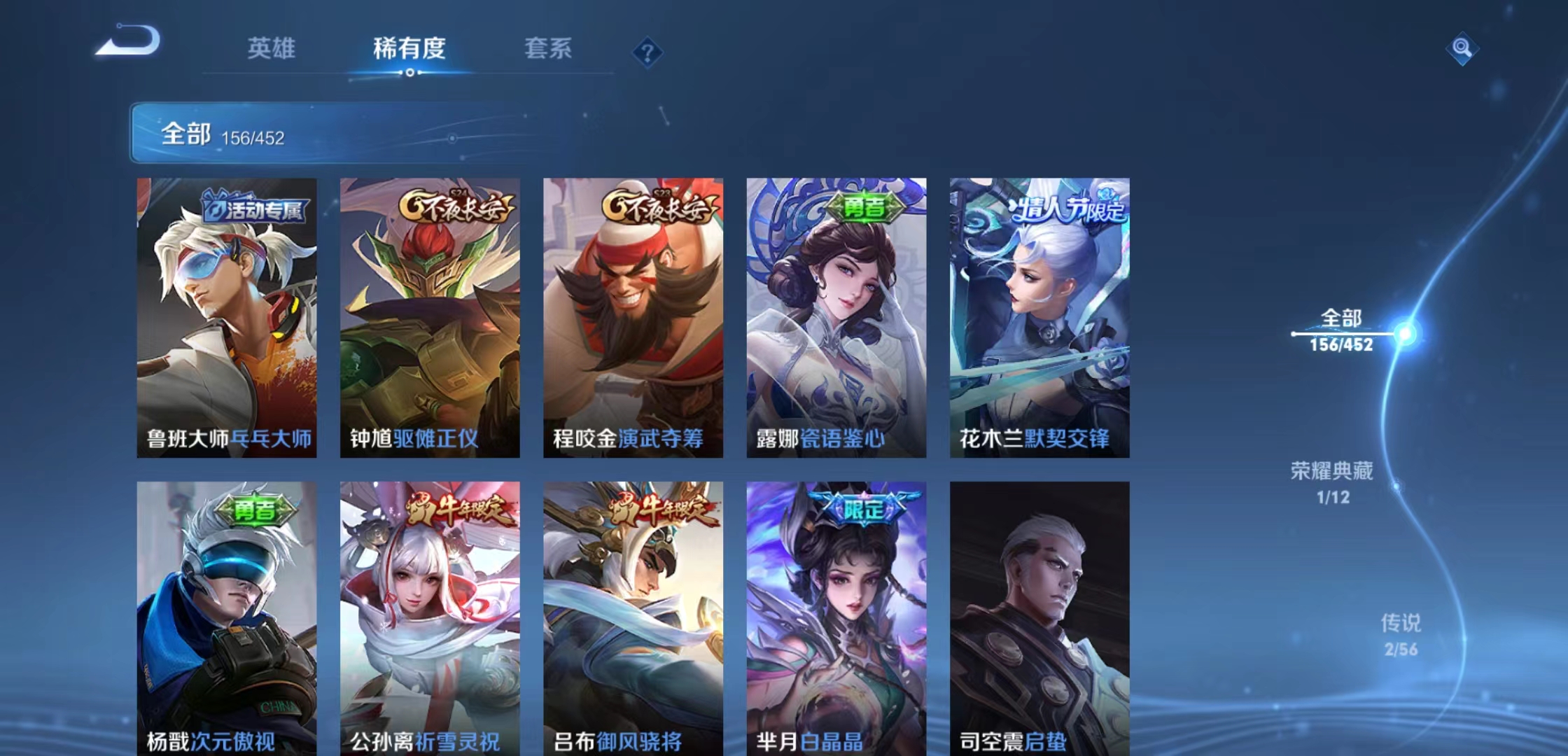Switch to the 英雄 tab

[272, 49]
